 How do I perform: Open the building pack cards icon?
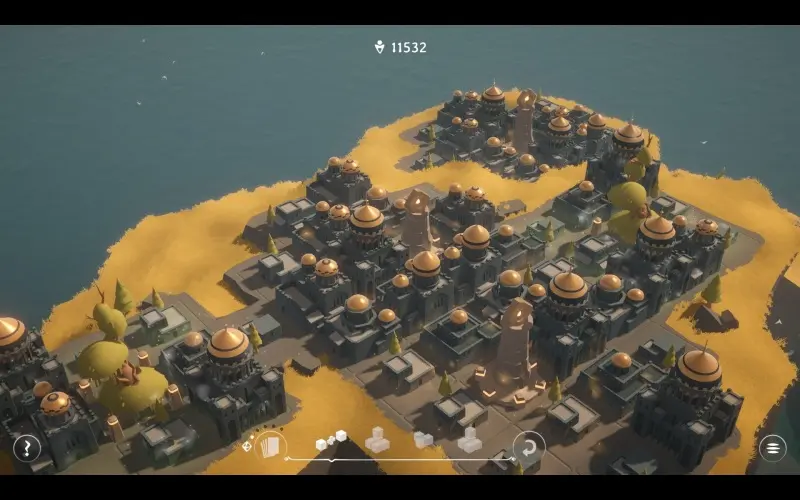(x=270, y=446)
